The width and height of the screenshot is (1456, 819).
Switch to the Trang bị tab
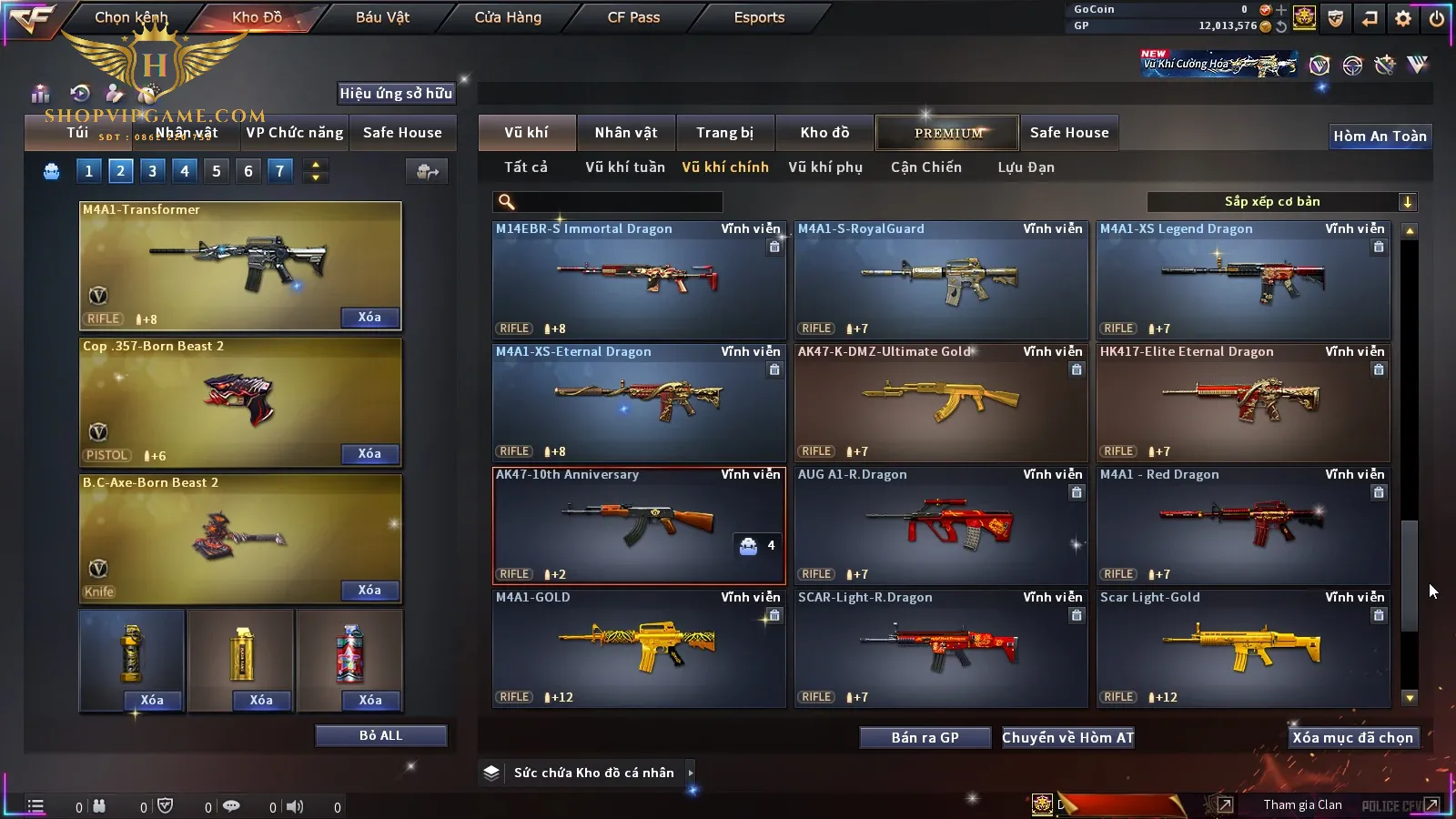point(725,133)
